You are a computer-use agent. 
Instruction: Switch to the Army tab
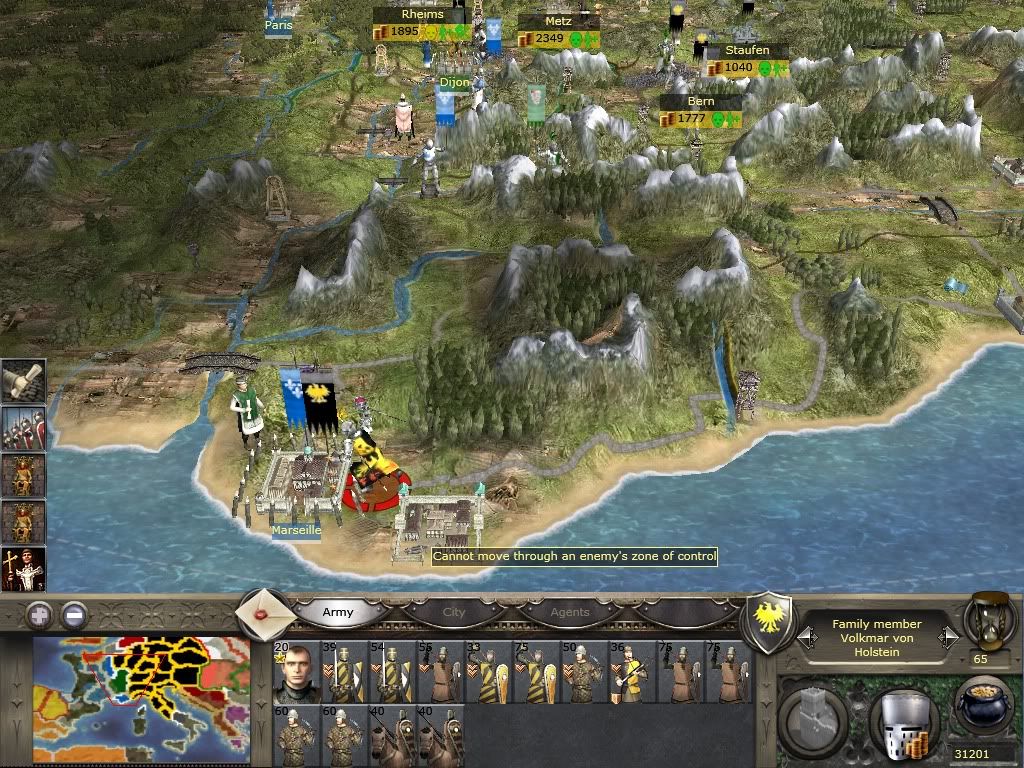click(x=338, y=612)
